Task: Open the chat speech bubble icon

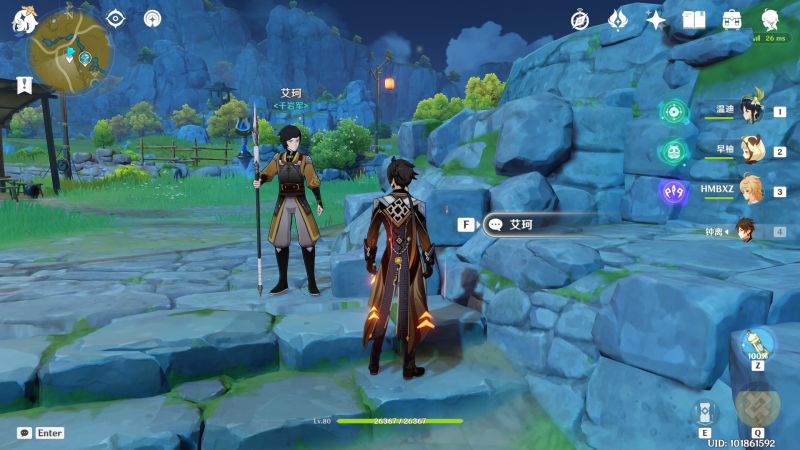Action: tap(24, 433)
